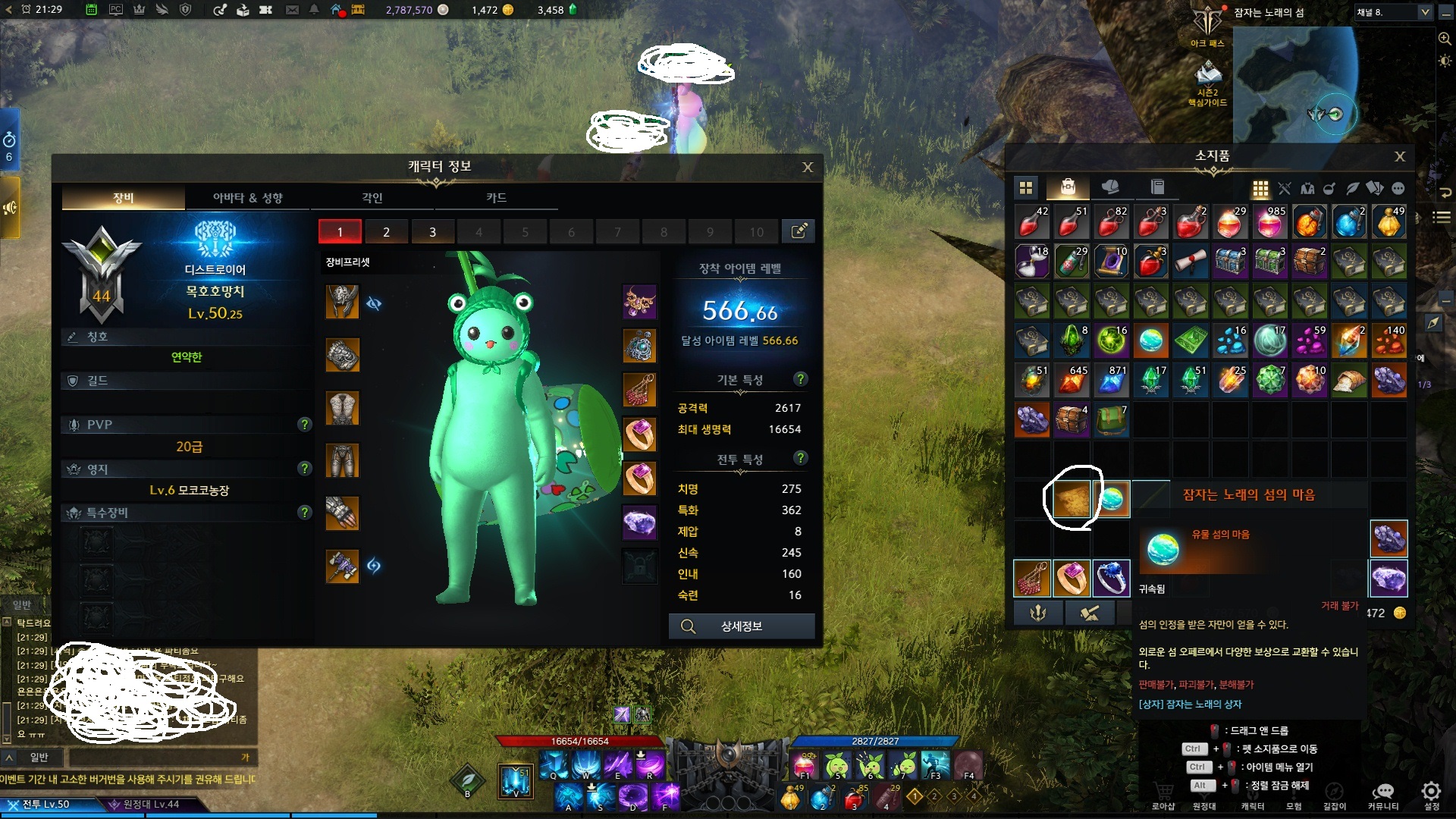Open the 커뮤니티 community menu

(x=1383, y=795)
